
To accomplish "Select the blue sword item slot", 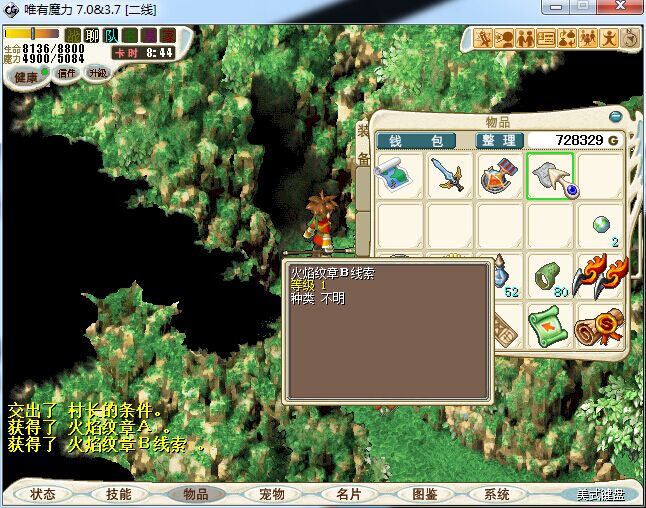I will click(x=449, y=176).
